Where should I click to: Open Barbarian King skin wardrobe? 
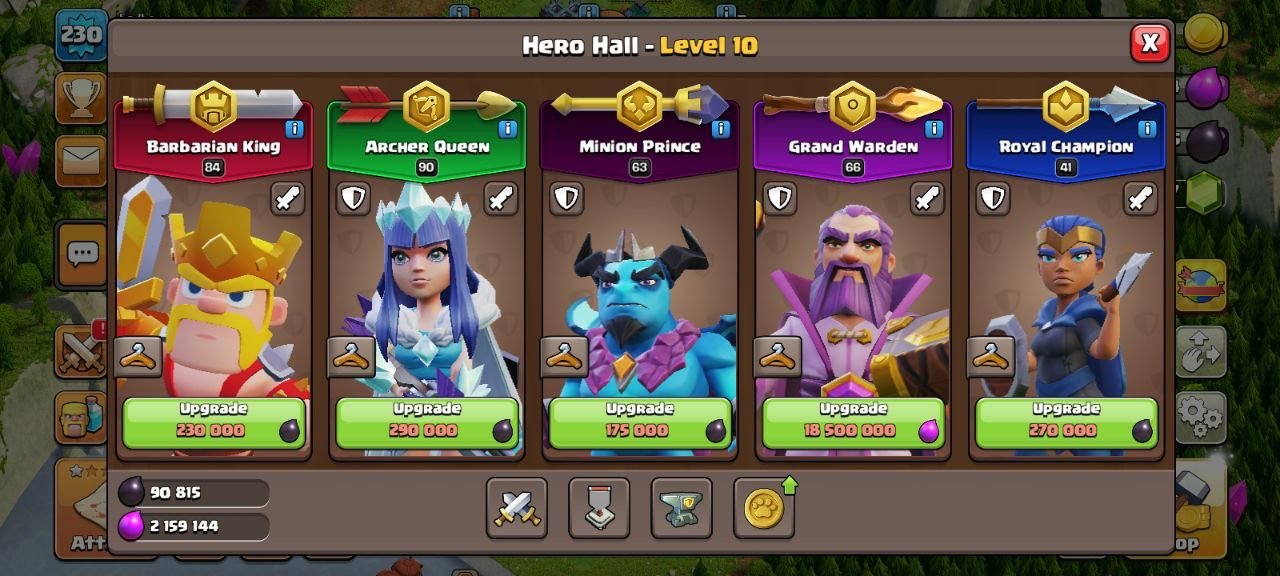(x=138, y=356)
